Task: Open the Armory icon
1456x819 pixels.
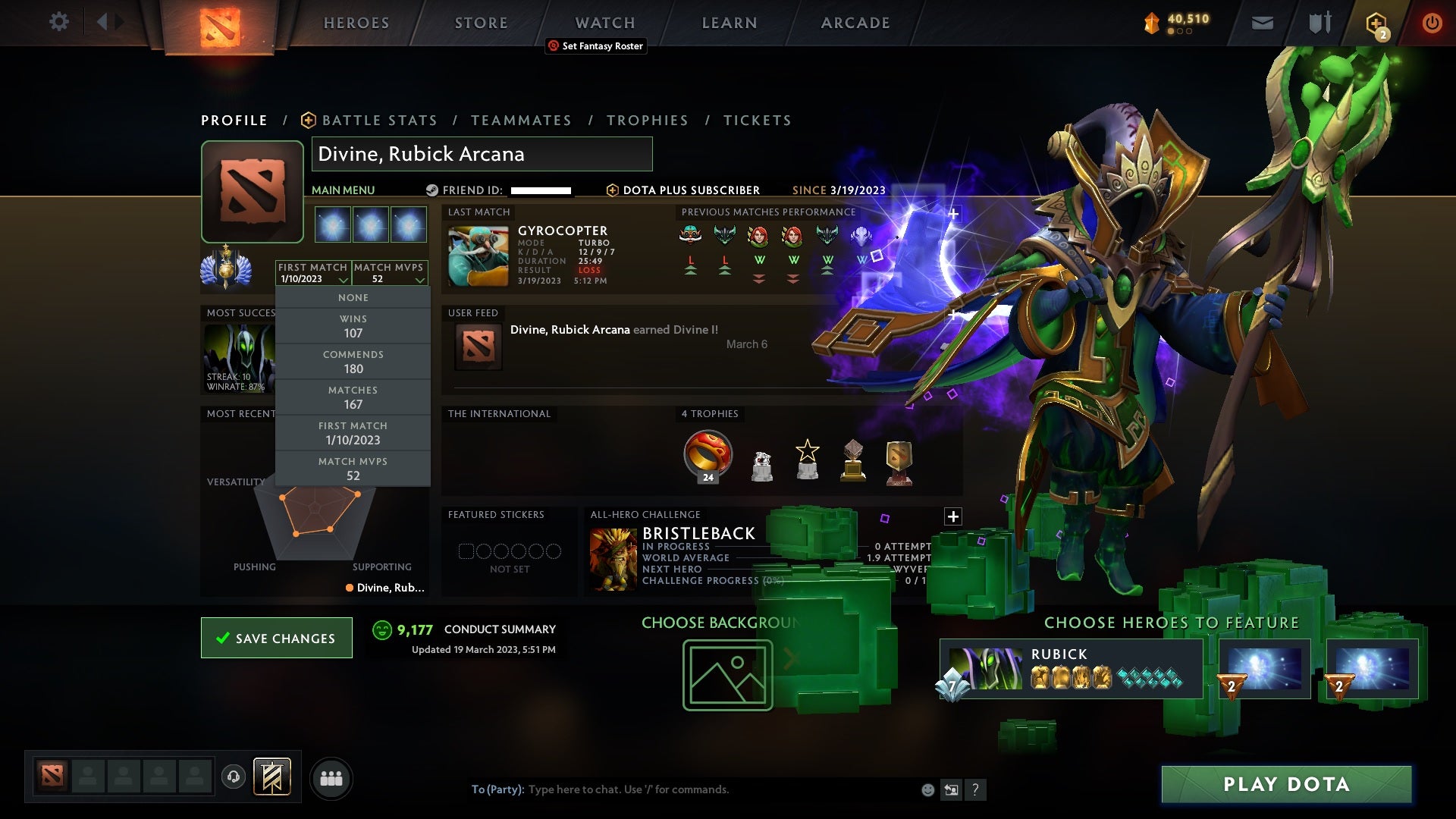Action: click(x=1319, y=22)
